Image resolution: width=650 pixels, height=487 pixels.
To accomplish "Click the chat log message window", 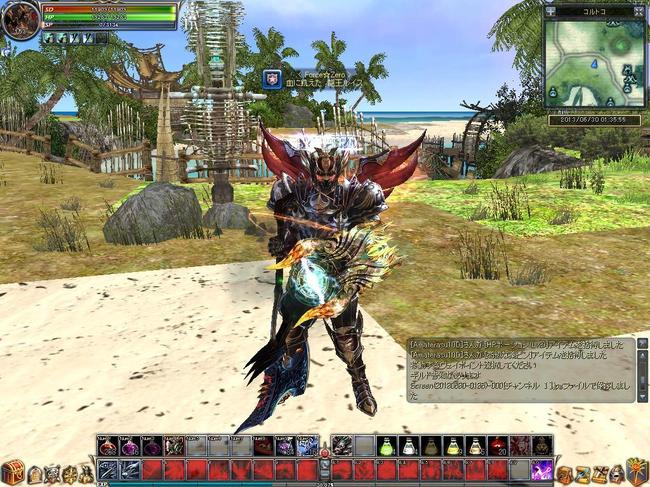I will coord(520,368).
